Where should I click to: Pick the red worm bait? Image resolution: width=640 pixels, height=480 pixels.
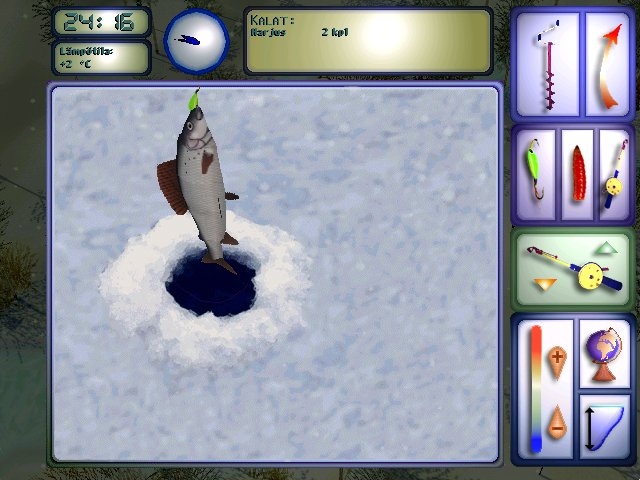click(577, 172)
